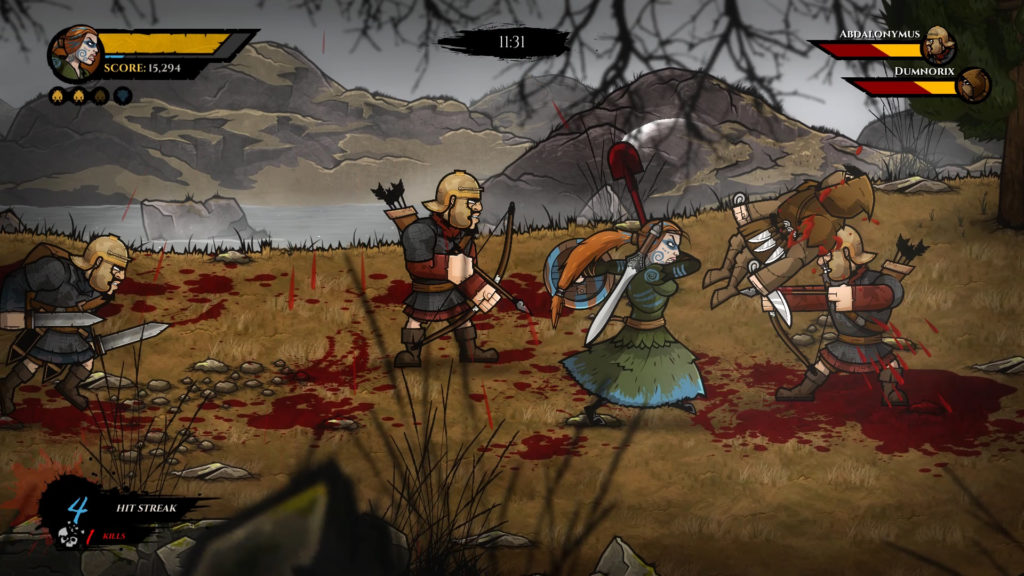Click Abdalonymus's enemy portrait
Viewport: 1024px width, 576px height.
(x=939, y=45)
